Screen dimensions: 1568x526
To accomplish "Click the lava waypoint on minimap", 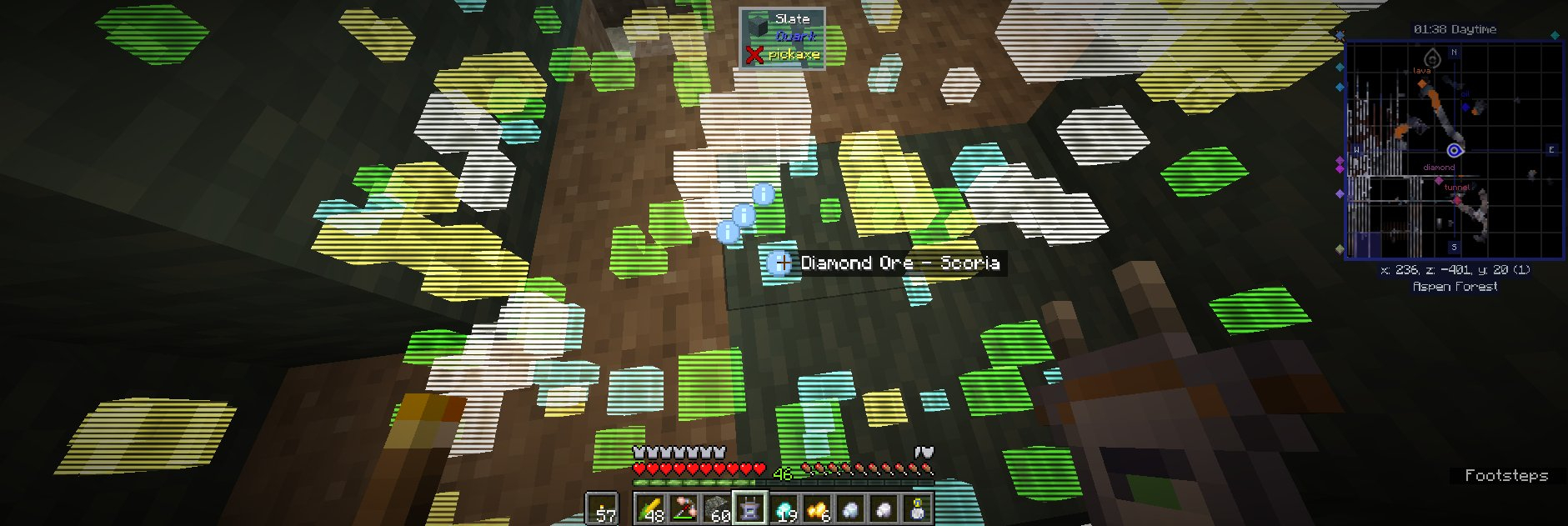I will point(1422,83).
